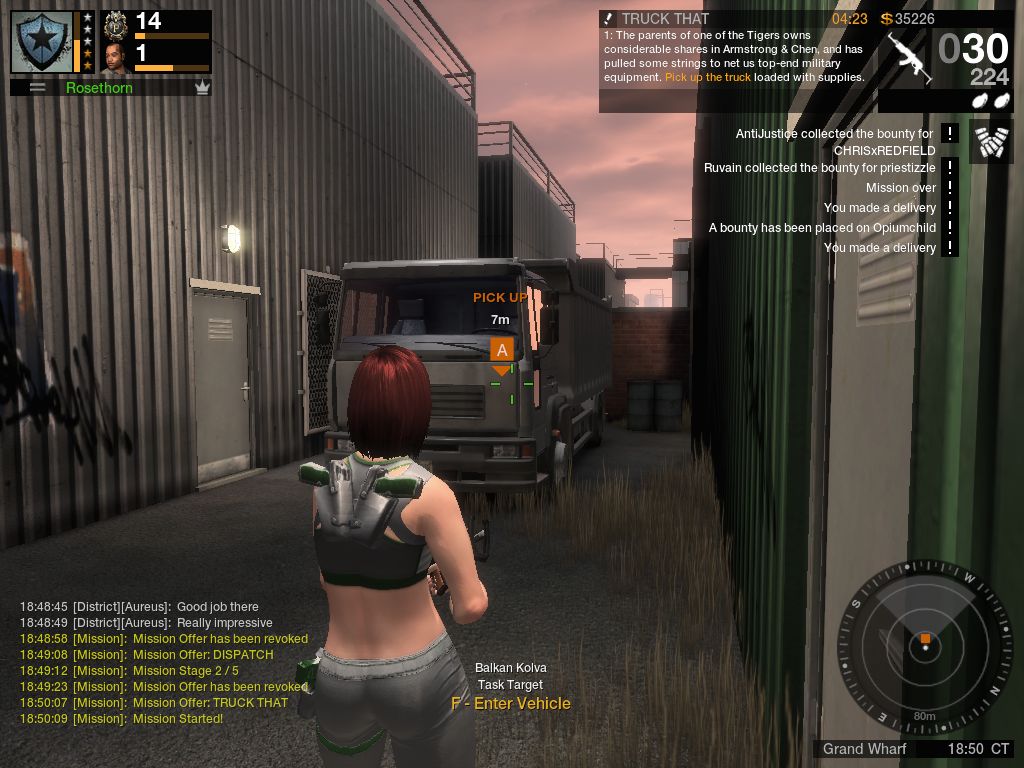
Task: Click the blue star shield faction badge
Action: (41, 42)
